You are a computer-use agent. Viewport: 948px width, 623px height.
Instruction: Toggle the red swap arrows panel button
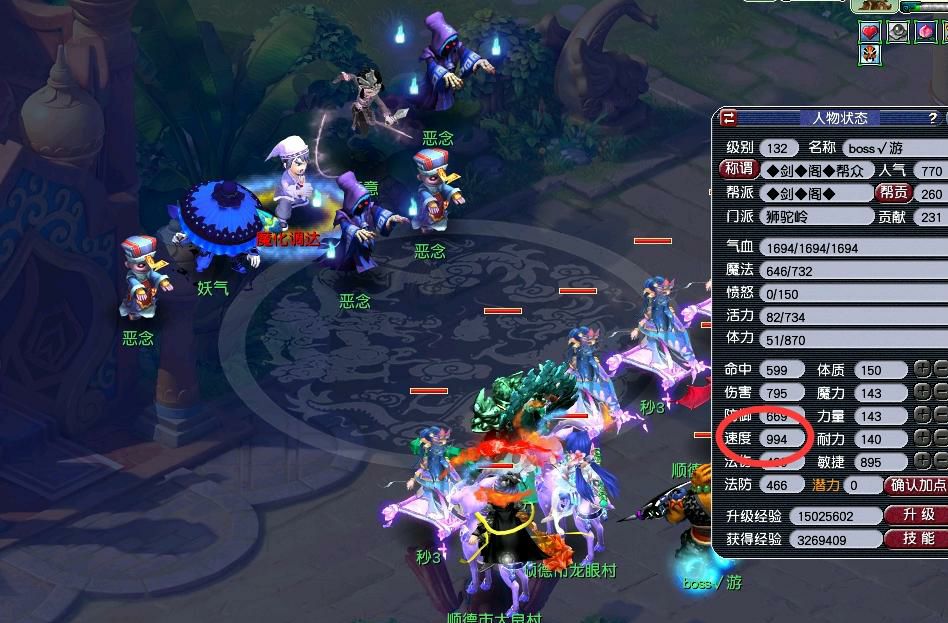pos(729,118)
